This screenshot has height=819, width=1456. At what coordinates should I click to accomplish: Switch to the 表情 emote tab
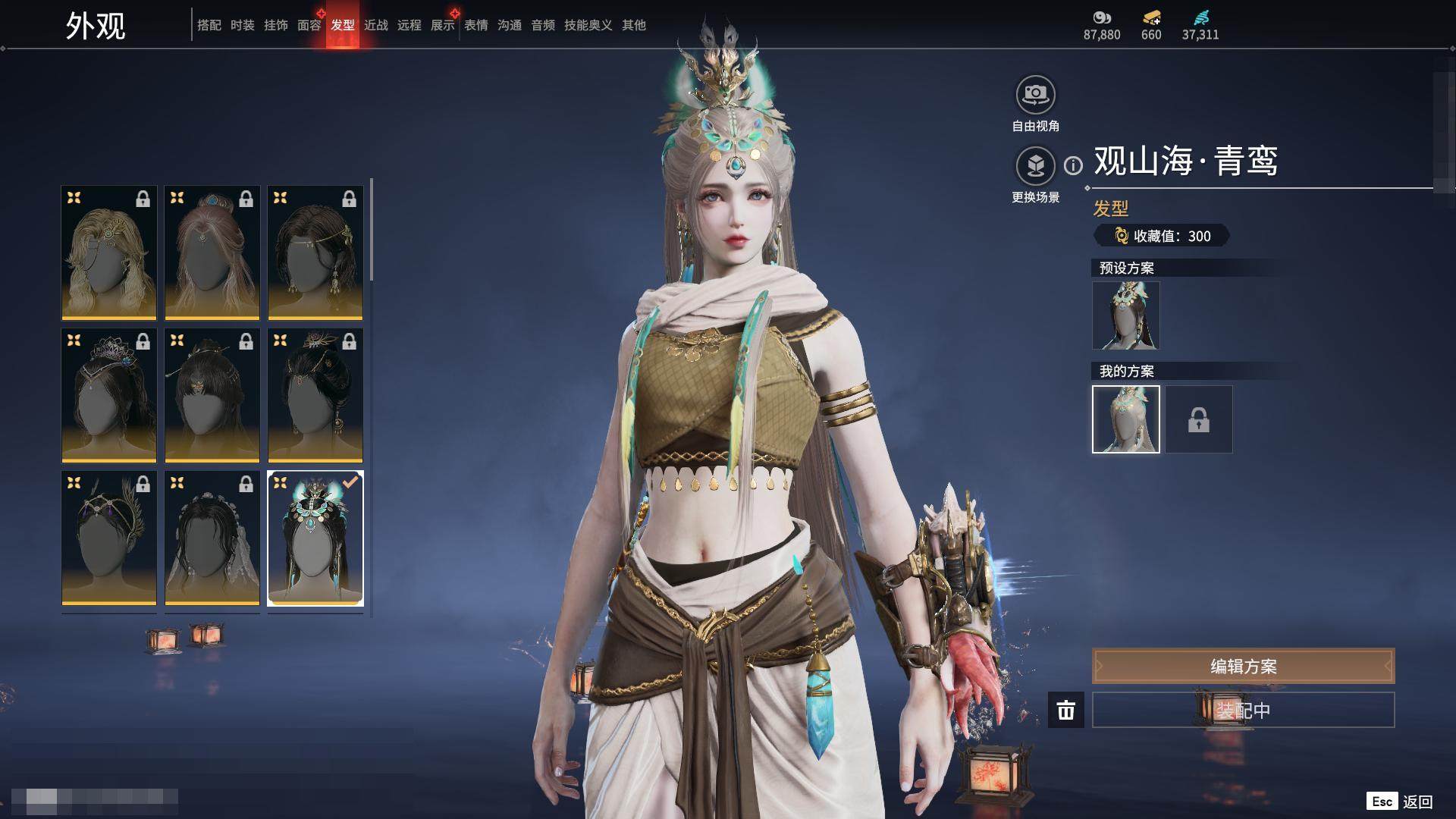[x=475, y=25]
